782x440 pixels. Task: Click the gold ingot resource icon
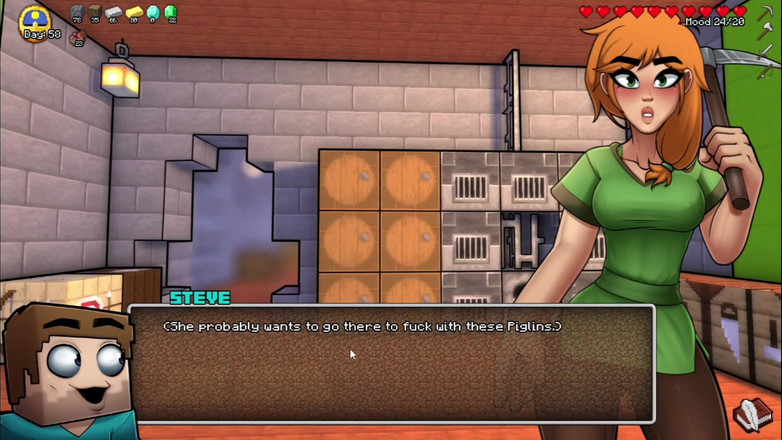coord(134,12)
